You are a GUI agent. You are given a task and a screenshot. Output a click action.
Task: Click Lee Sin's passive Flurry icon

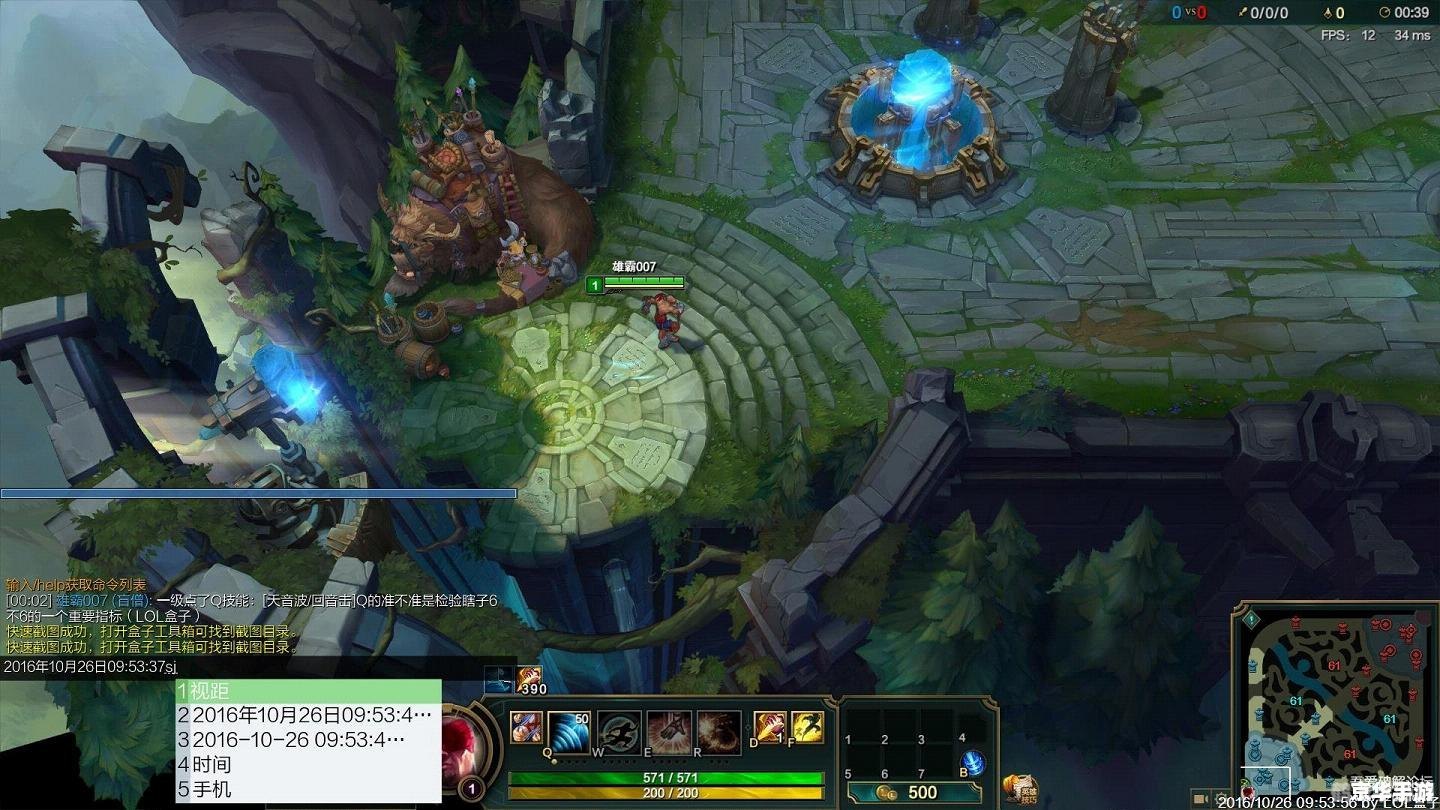click(x=526, y=728)
